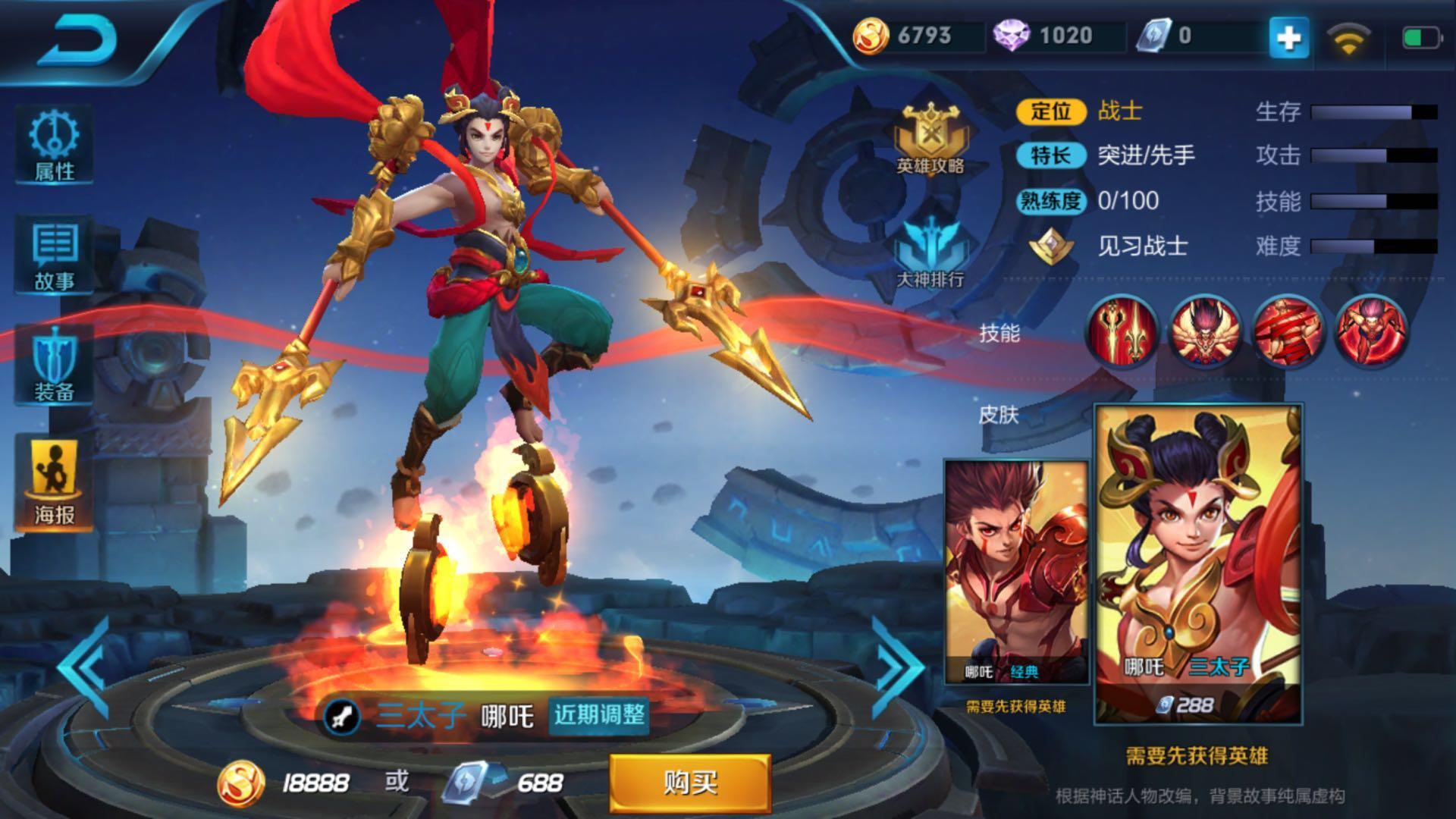
Task: Select the twin spears skill icon
Action: pyautogui.click(x=1122, y=331)
